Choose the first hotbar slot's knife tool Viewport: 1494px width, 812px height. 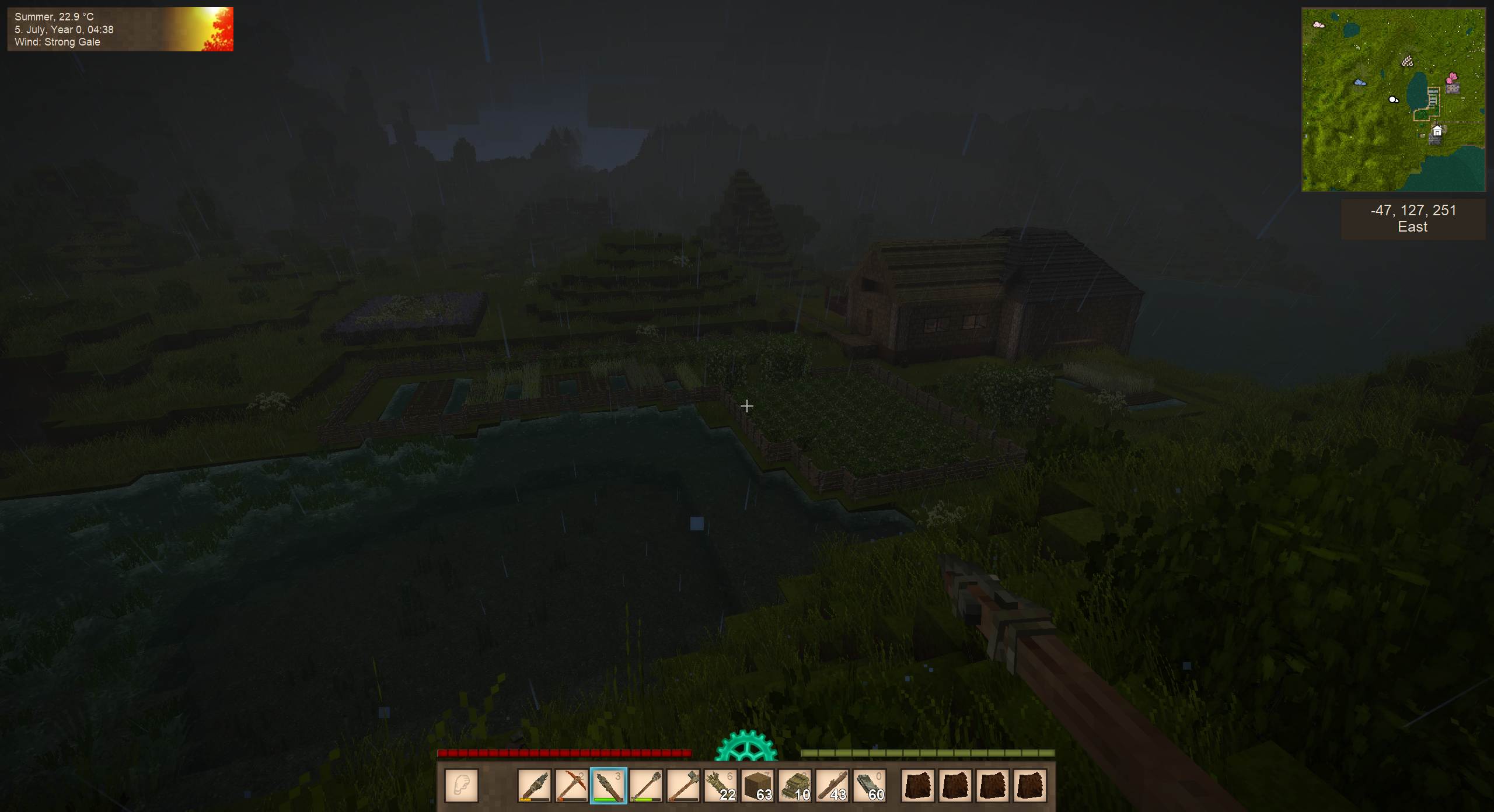click(534, 786)
